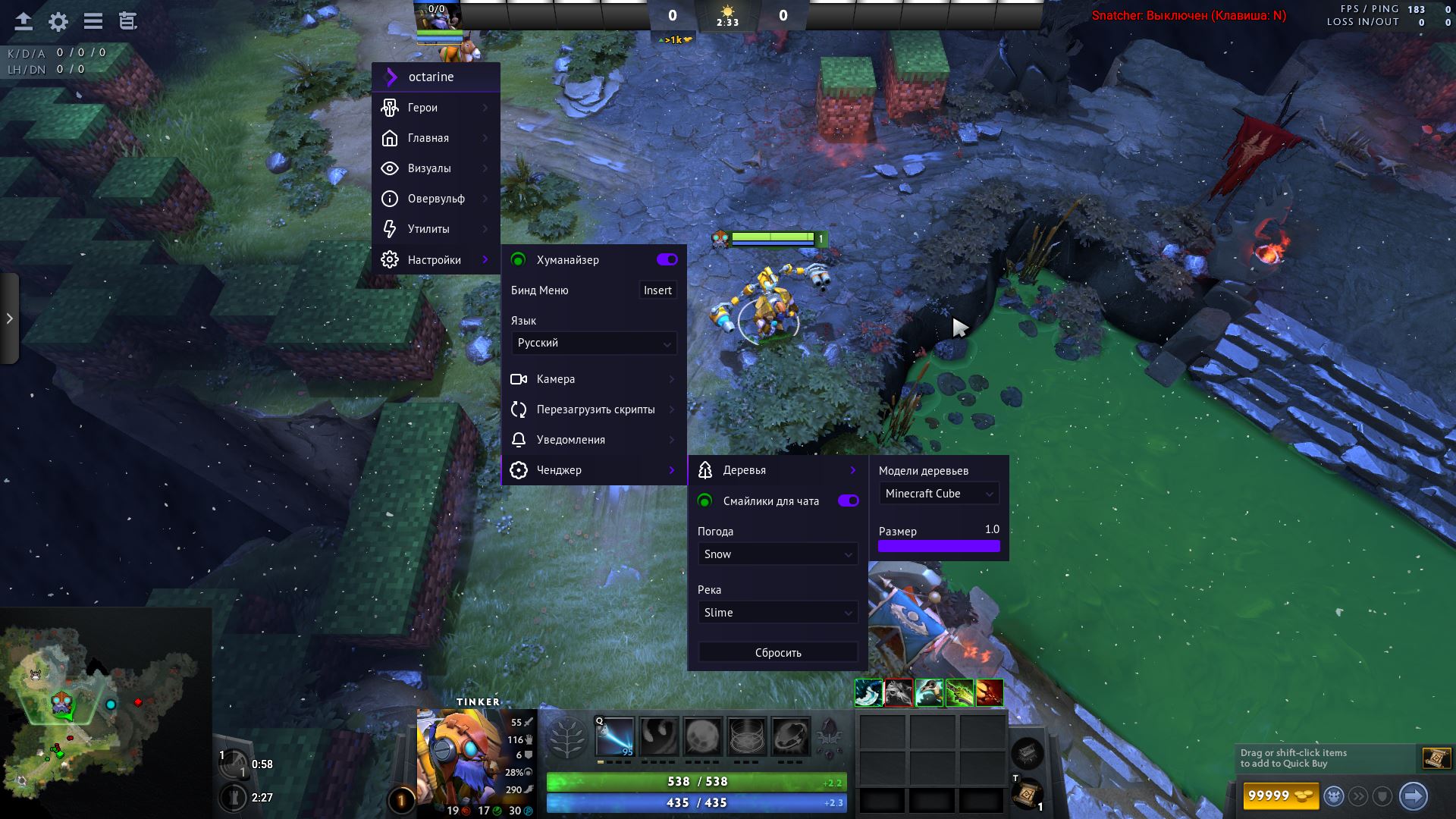Open the Настройки submenu
This screenshot has height=819, width=1456.
(x=435, y=259)
